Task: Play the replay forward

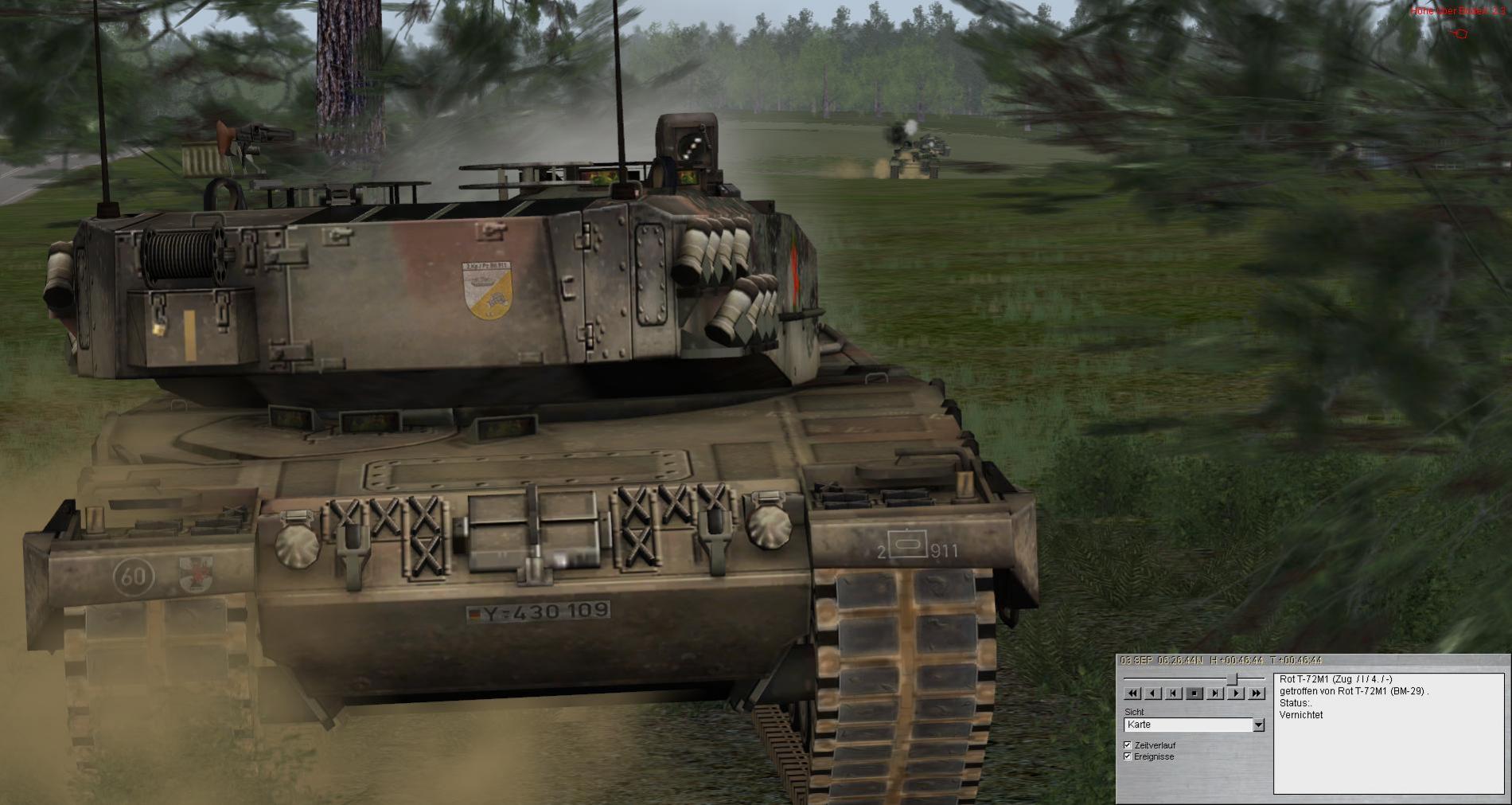Action: 1236,694
